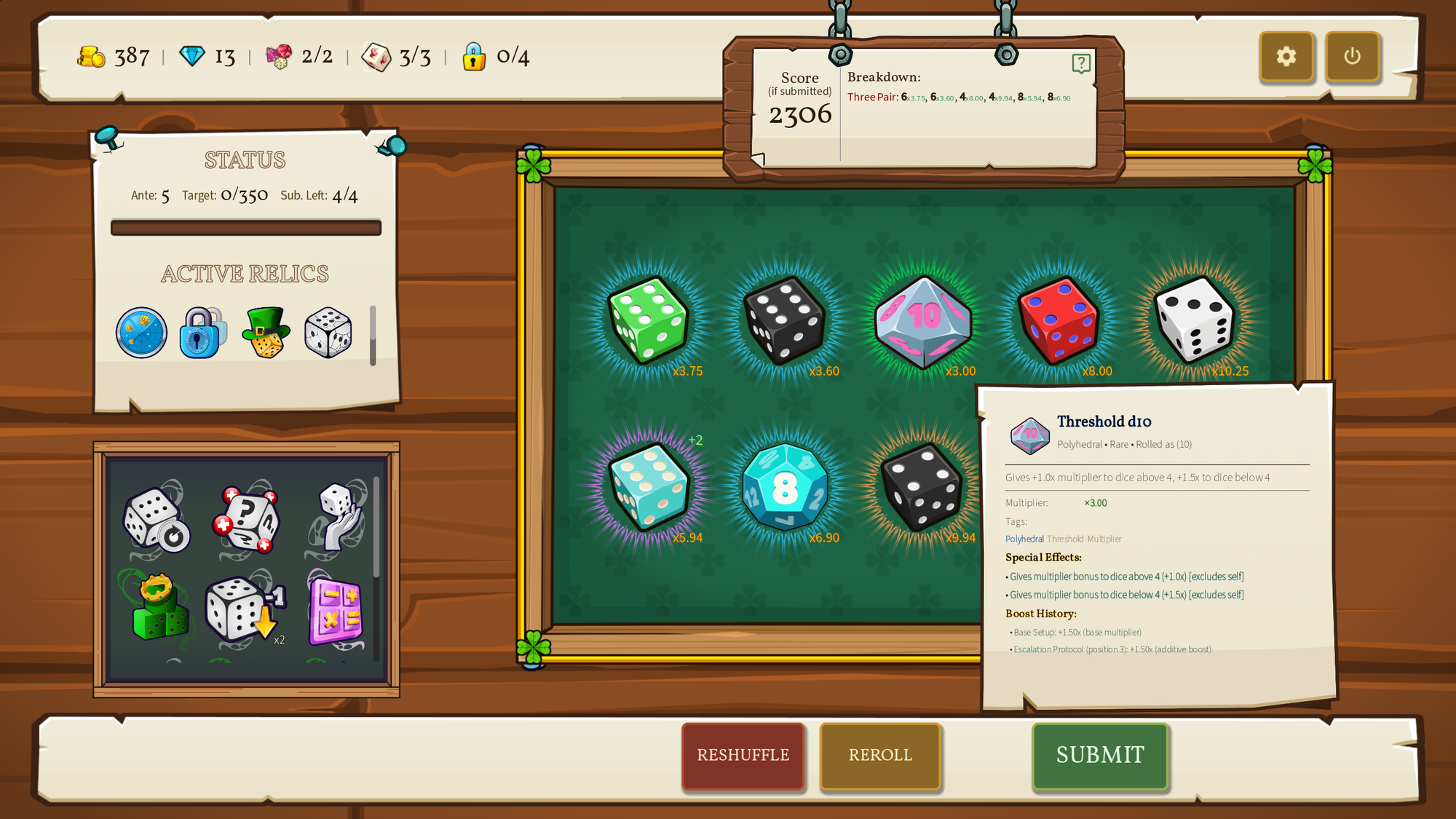Click the Reroll button
Viewport: 1456px width, 819px height.
pos(880,755)
